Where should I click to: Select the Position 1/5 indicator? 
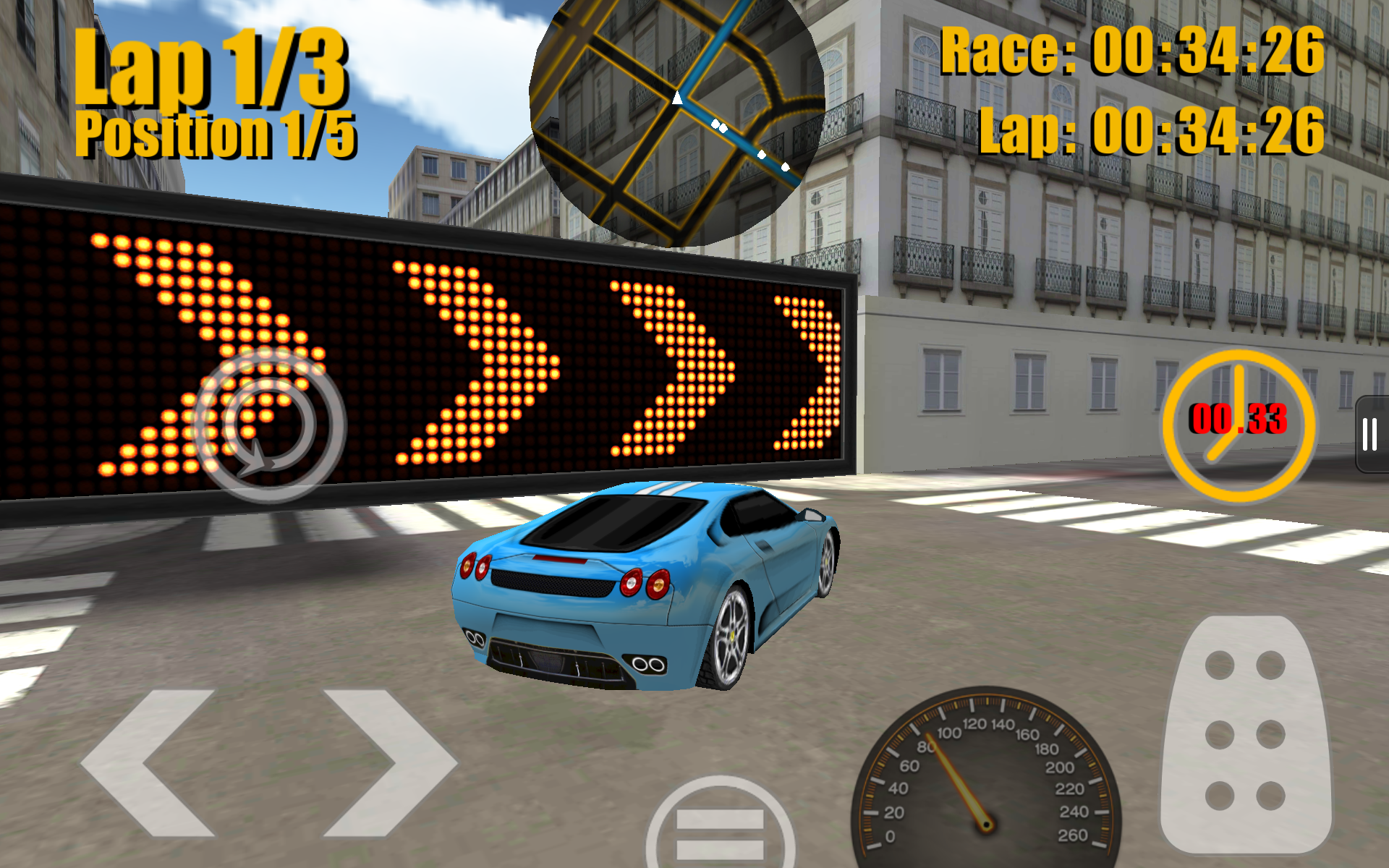(217, 134)
